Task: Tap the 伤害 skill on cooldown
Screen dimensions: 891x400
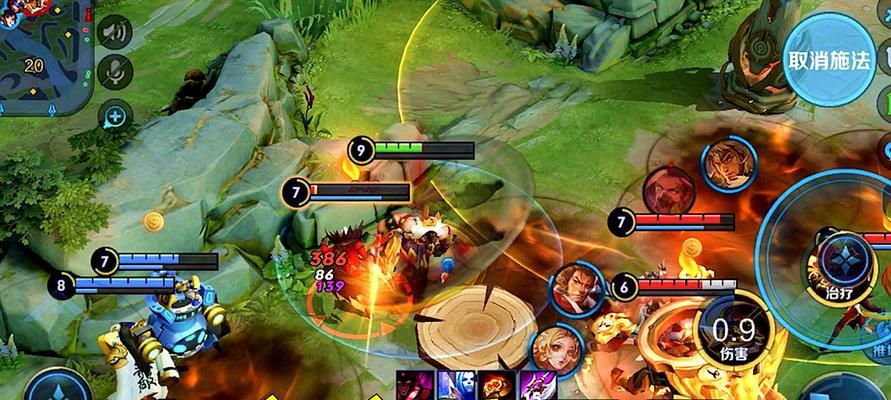Action: 735,331
